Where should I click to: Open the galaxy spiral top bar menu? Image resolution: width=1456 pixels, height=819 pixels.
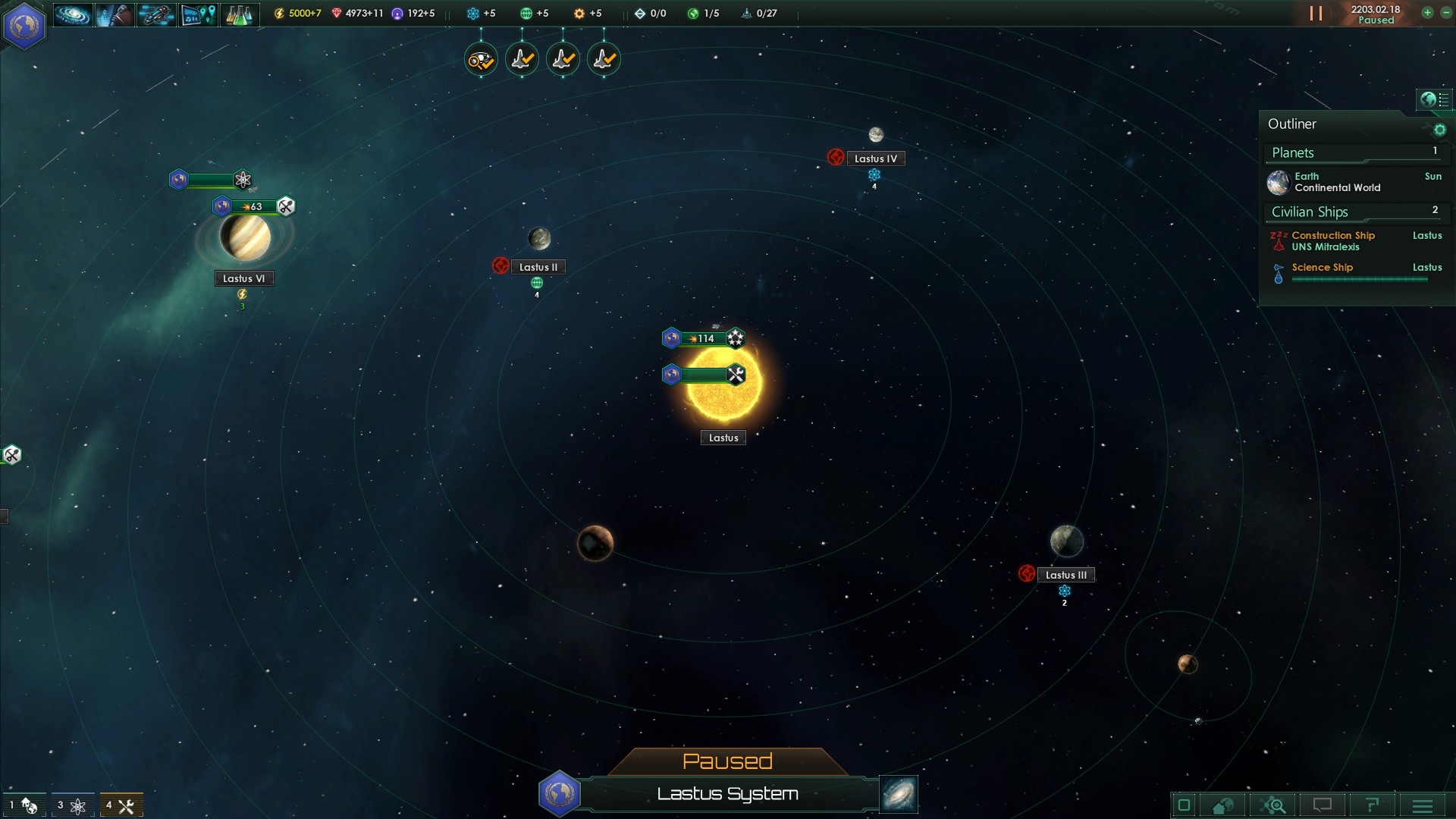point(73,14)
